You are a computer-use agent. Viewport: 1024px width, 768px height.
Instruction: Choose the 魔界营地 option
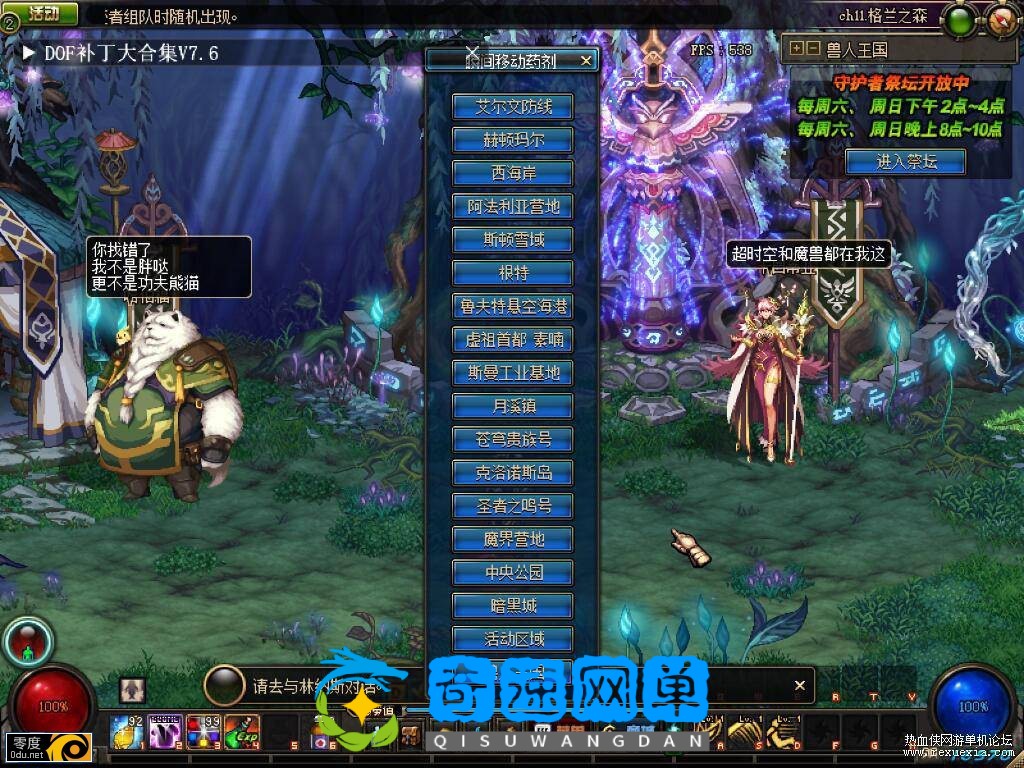tap(512, 539)
